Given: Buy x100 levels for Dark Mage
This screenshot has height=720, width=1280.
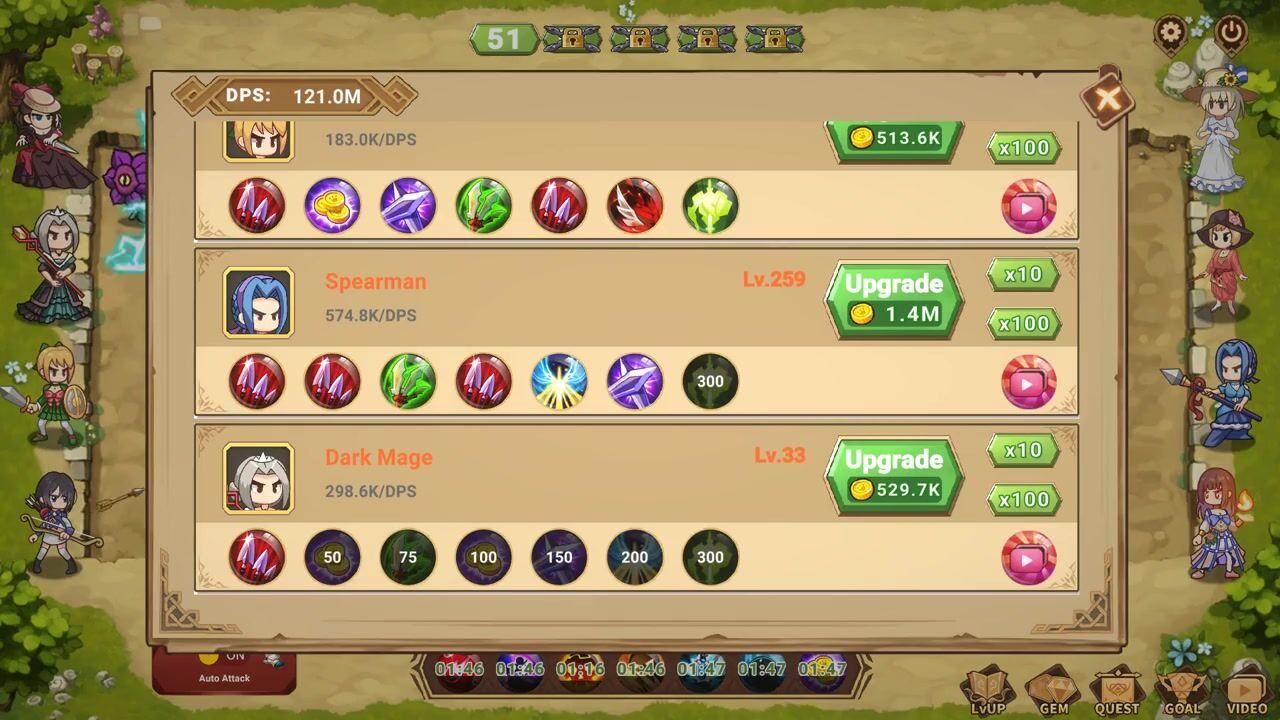Looking at the screenshot, I should point(1023,500).
